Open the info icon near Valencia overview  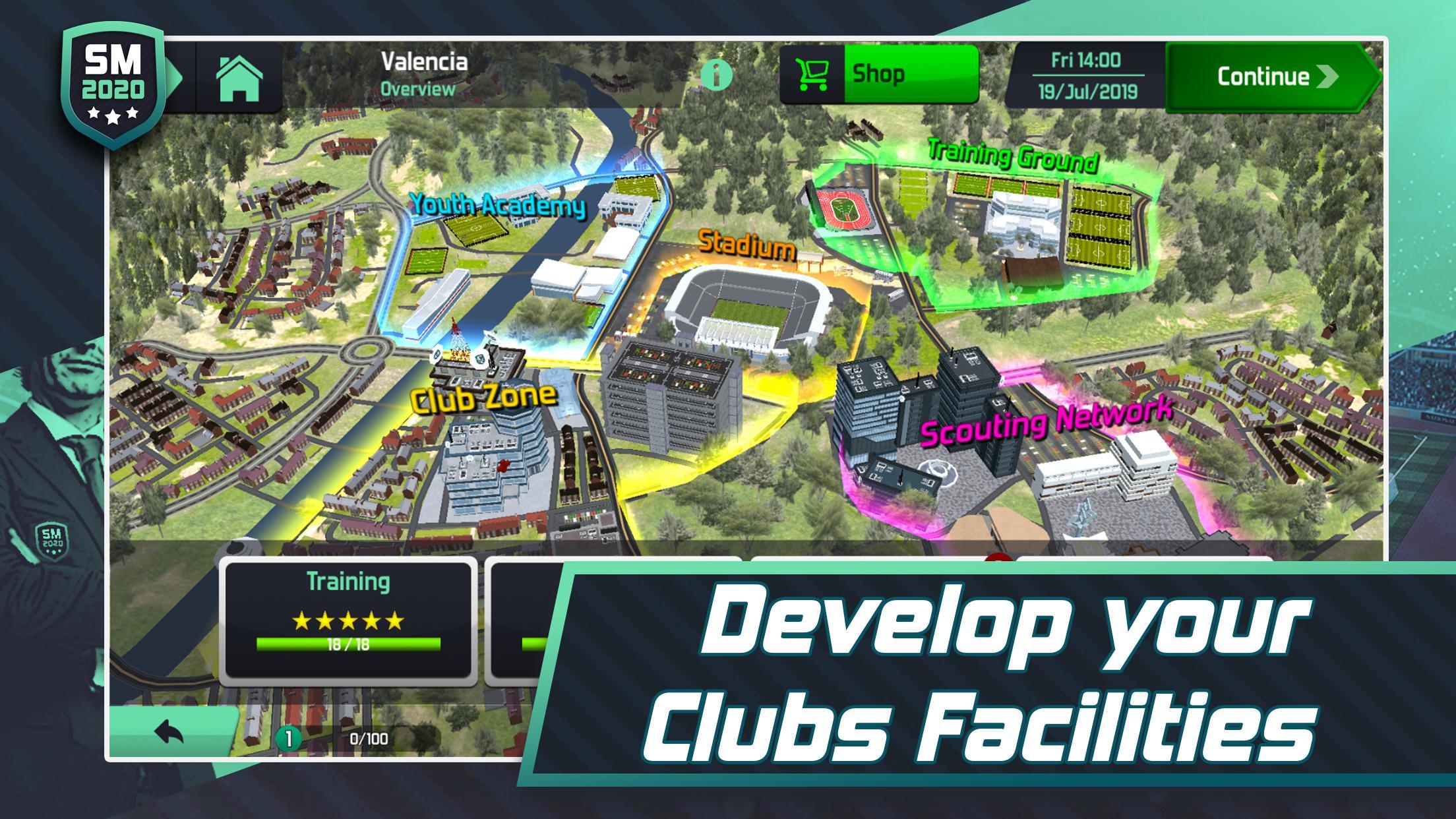tap(718, 75)
